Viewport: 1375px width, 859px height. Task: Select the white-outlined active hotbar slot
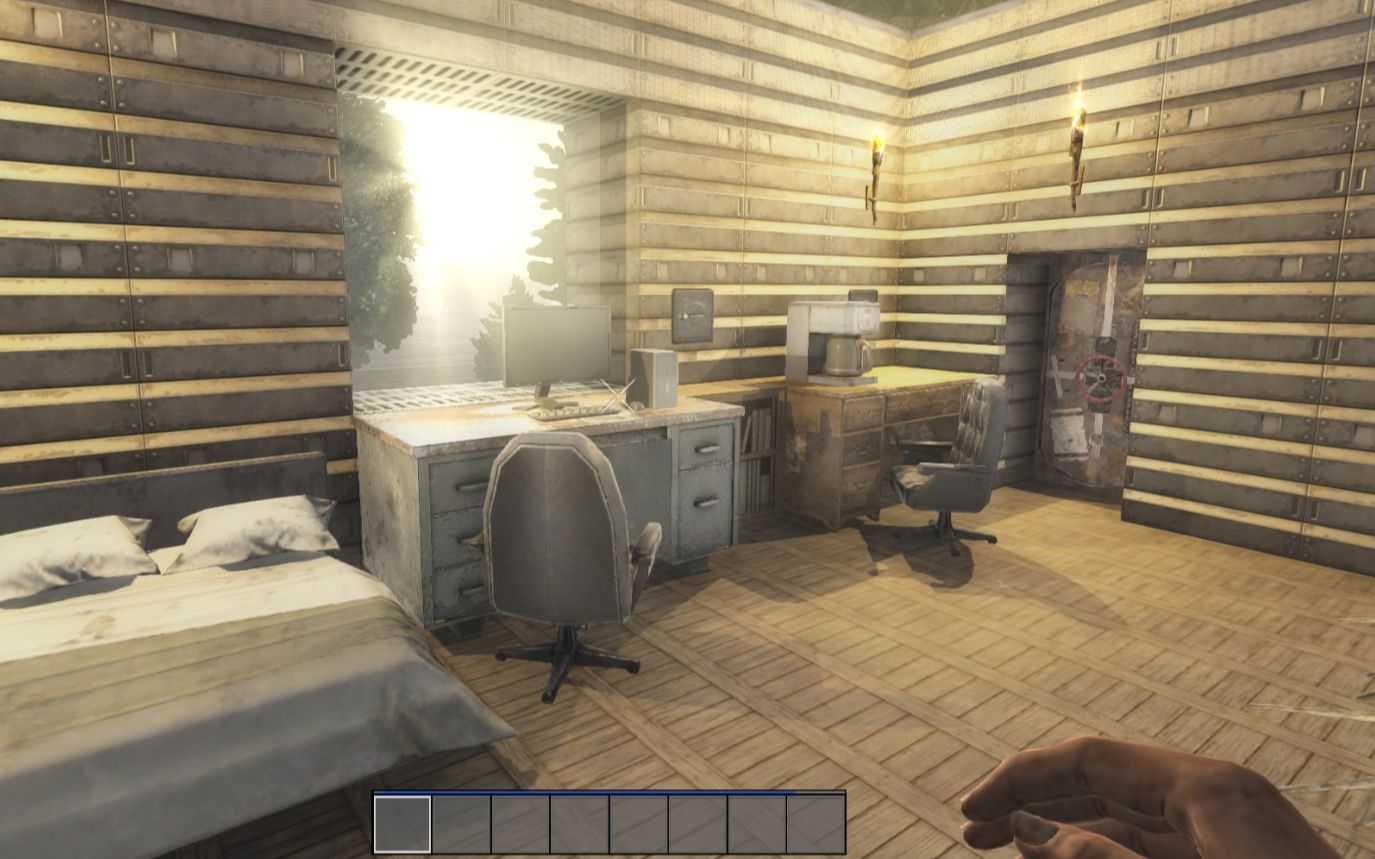click(x=403, y=824)
